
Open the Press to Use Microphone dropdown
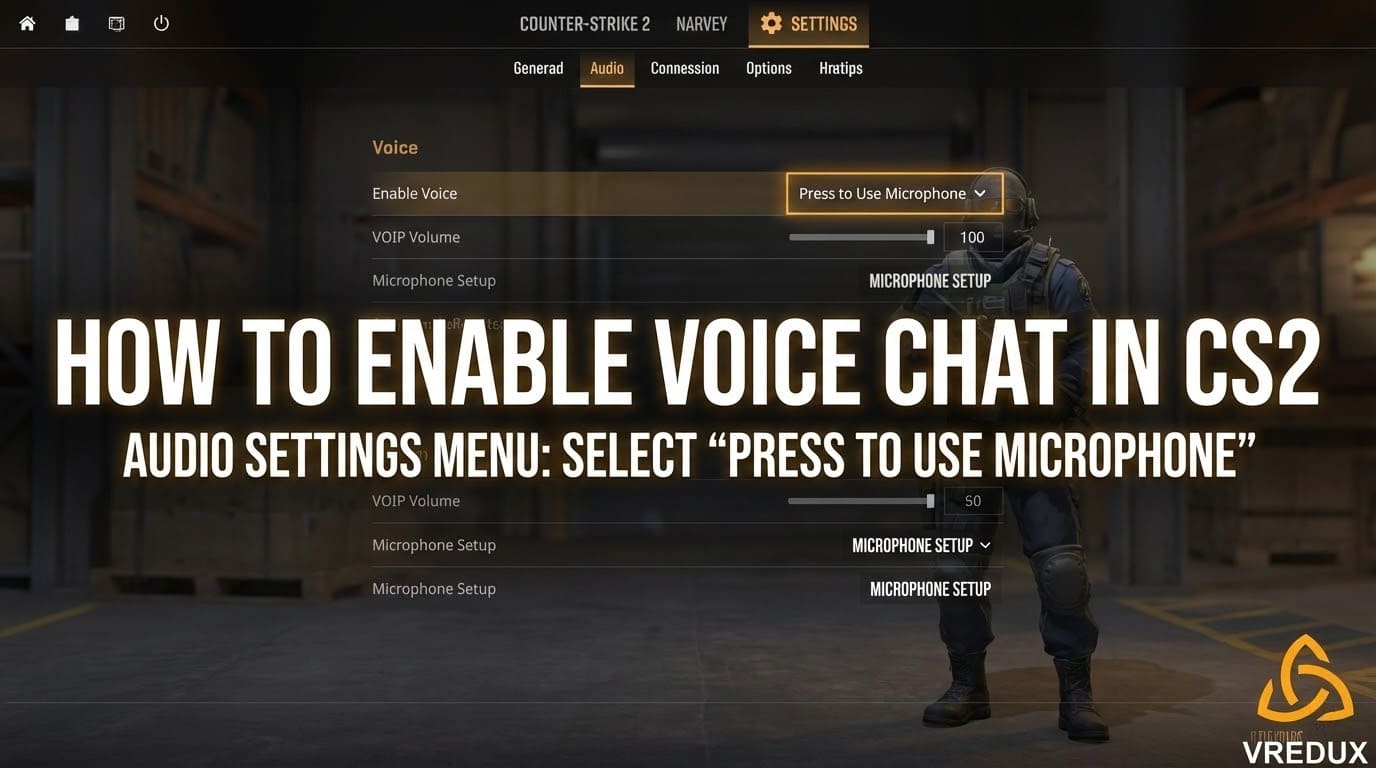[893, 193]
